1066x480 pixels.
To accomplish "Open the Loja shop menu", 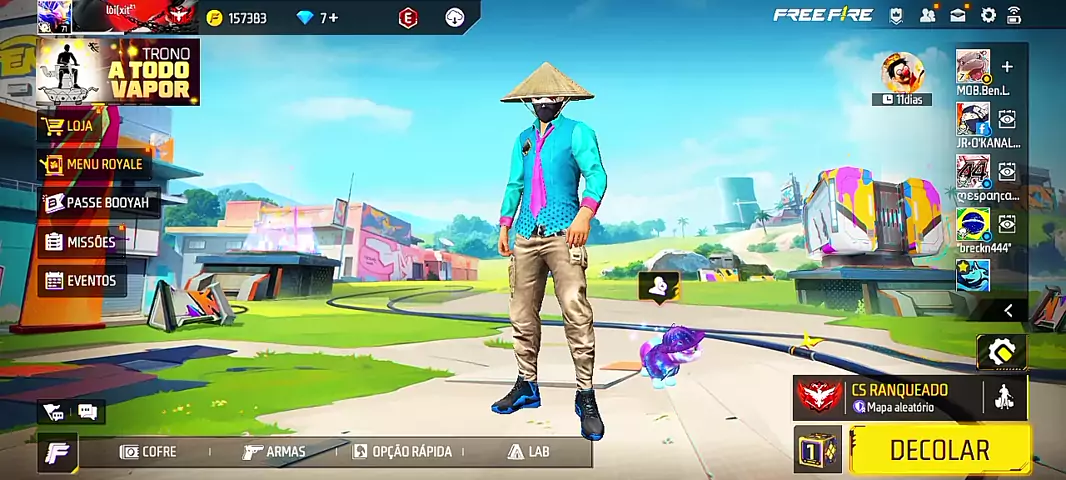I will (x=70, y=126).
